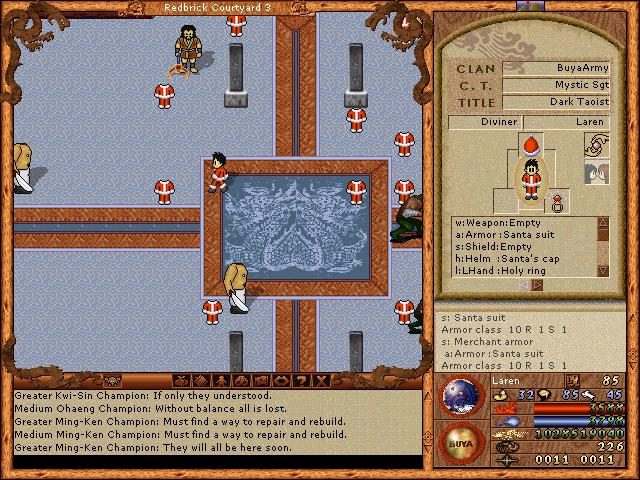The height and width of the screenshot is (480, 640).
Task: Click the X button in toolbar
Action: (x=319, y=380)
